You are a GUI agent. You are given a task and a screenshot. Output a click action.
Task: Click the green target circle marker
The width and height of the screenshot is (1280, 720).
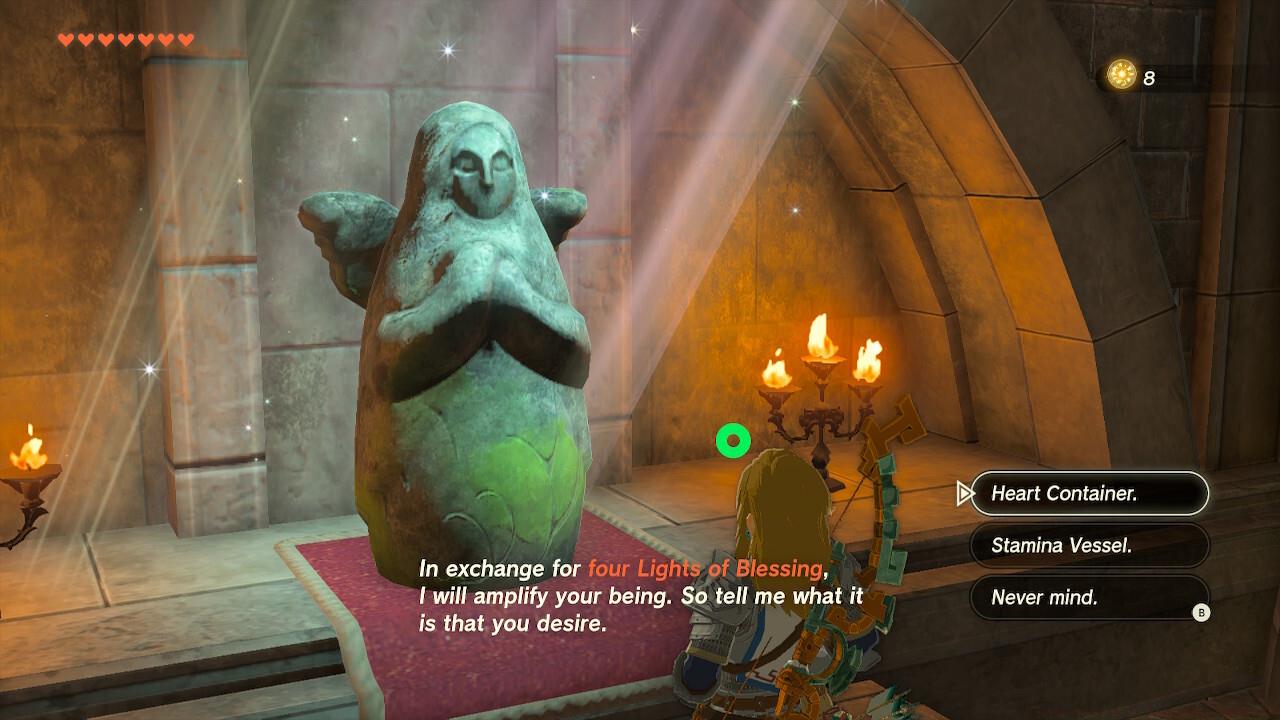click(x=733, y=438)
